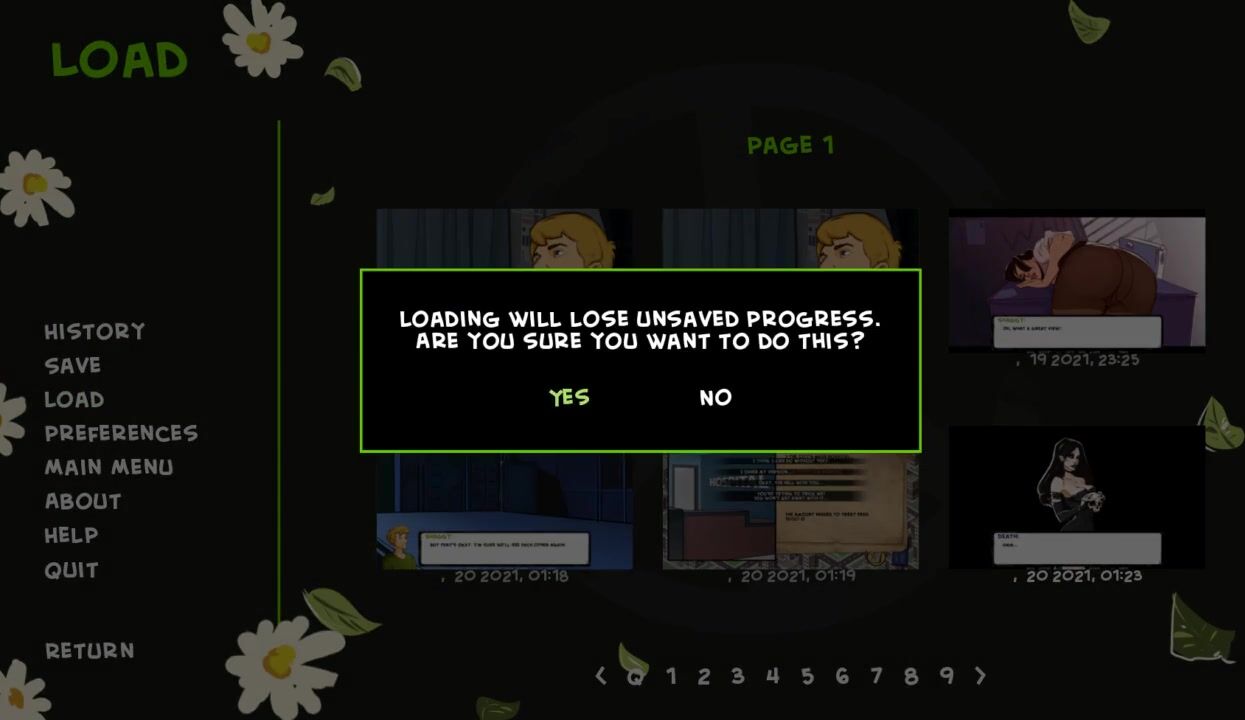This screenshot has width=1245, height=720.
Task: Switch to save page 5
Action: (x=807, y=676)
